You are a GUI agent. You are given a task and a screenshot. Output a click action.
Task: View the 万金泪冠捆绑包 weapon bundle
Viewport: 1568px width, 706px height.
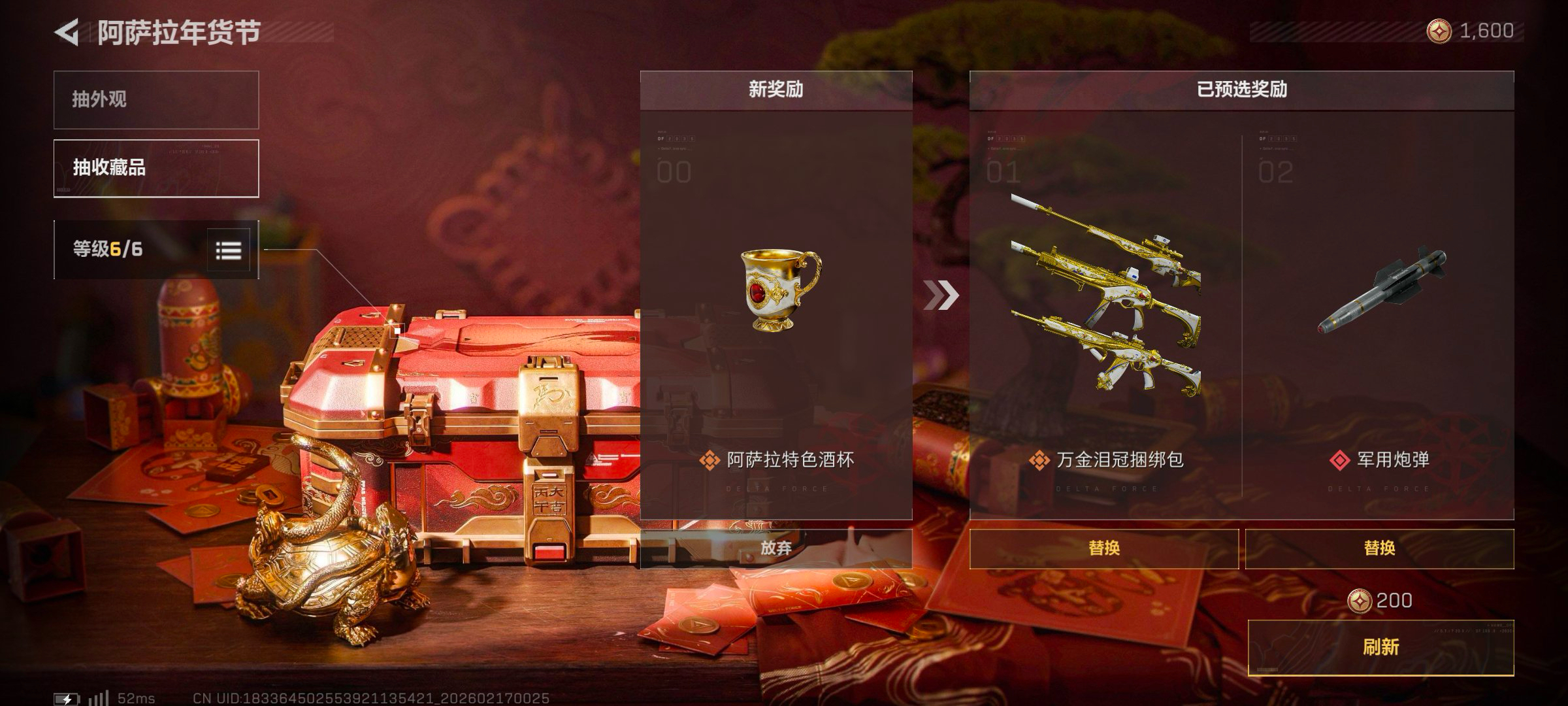click(1105, 294)
